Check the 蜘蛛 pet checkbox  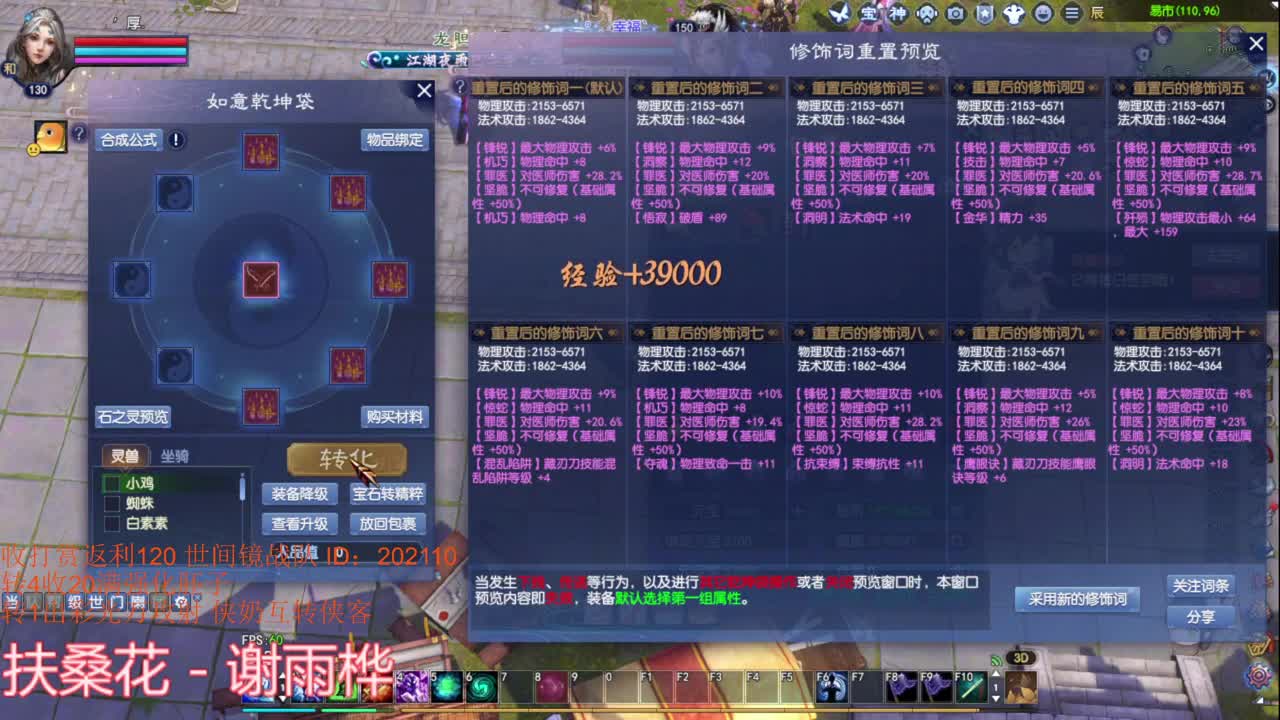point(112,503)
